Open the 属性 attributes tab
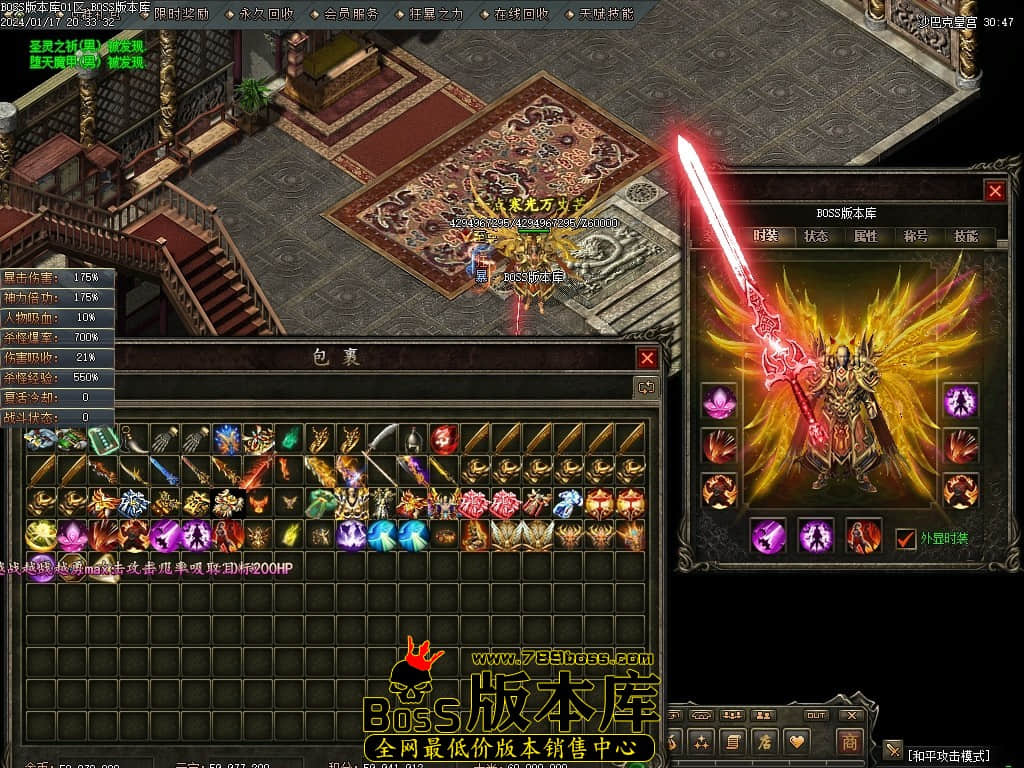The width and height of the screenshot is (1024, 768). 866,237
